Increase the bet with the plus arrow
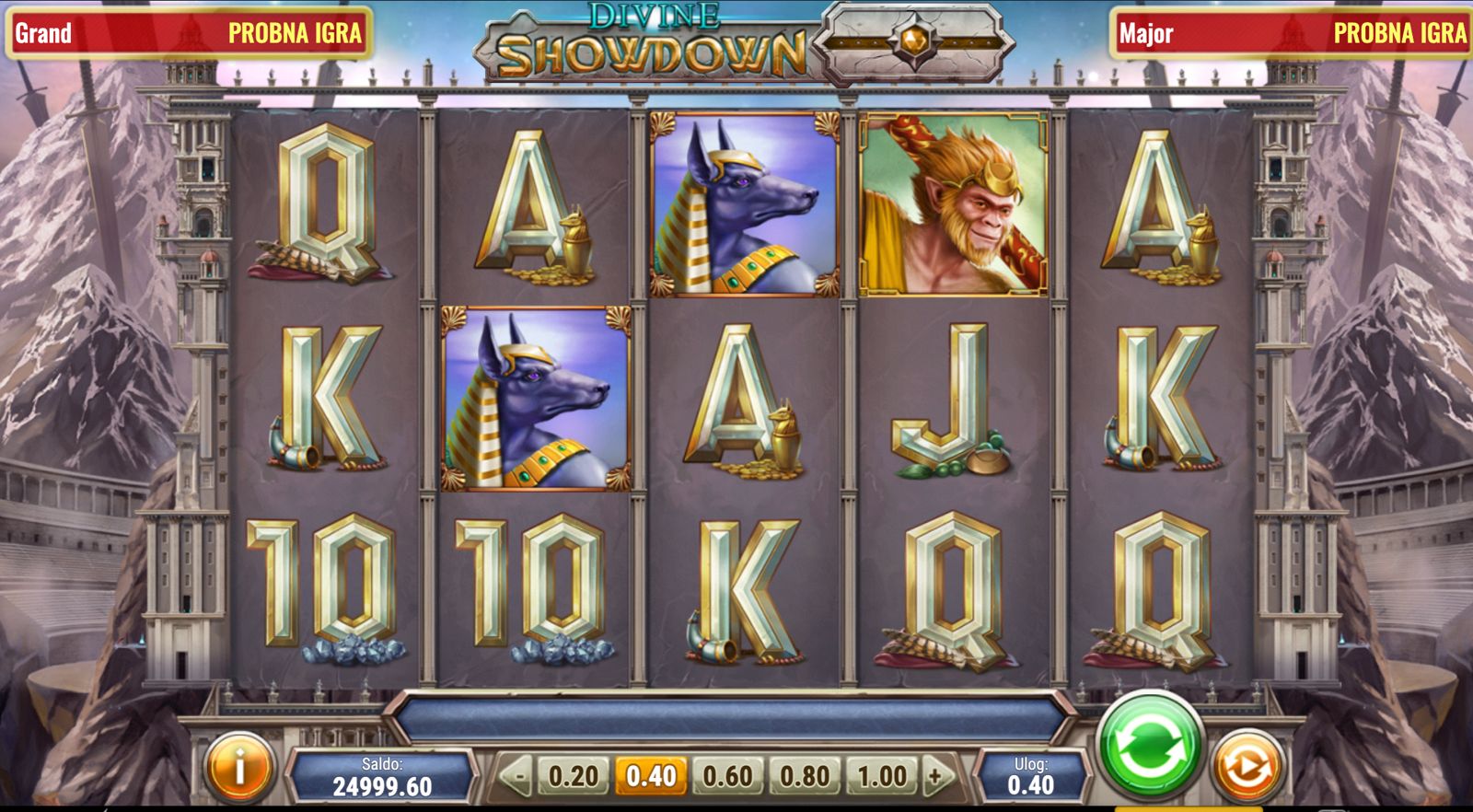1473x812 pixels. tap(936, 776)
